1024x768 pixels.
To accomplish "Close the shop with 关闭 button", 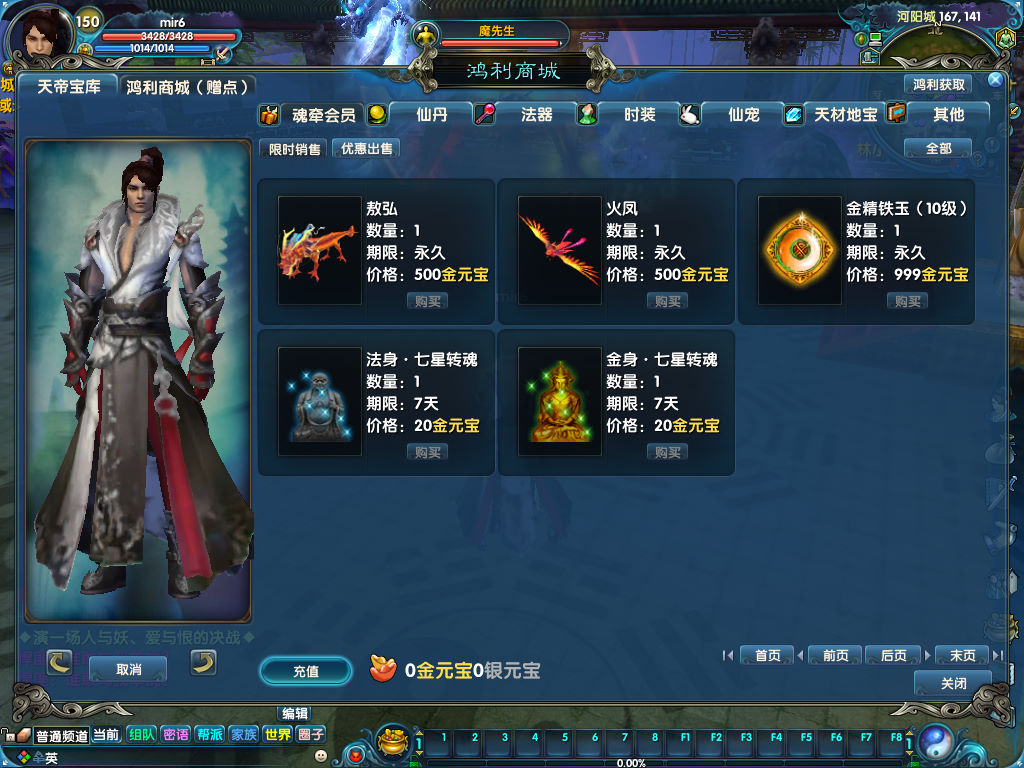I will click(x=953, y=683).
